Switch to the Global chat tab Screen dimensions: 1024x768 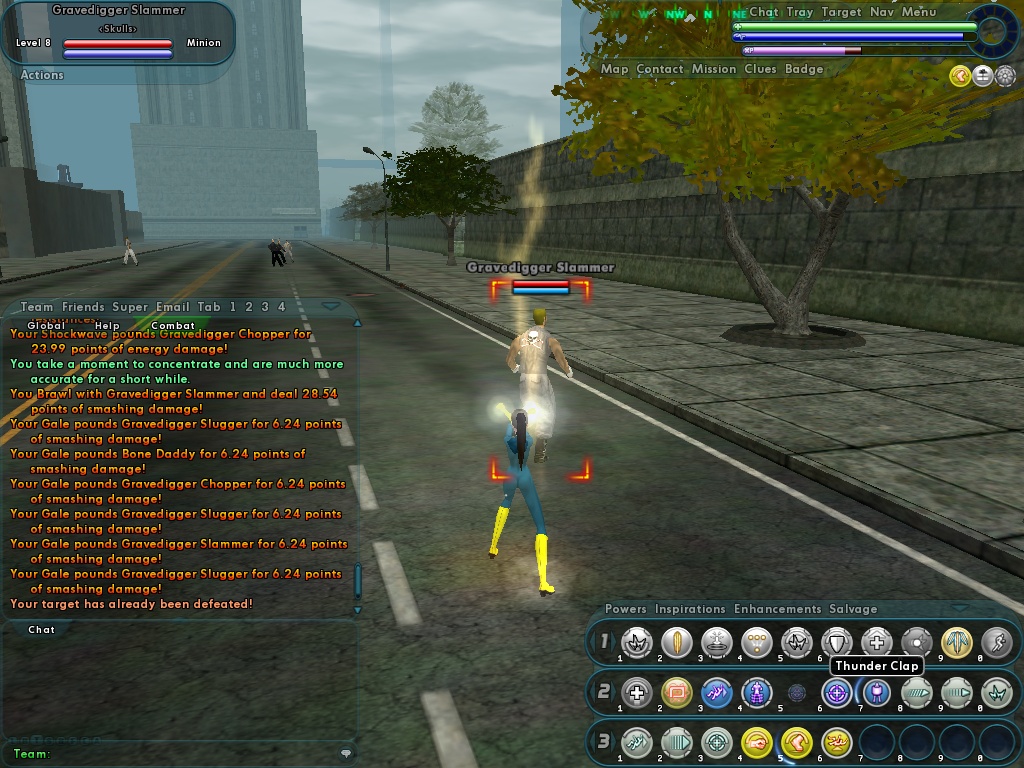(46, 325)
